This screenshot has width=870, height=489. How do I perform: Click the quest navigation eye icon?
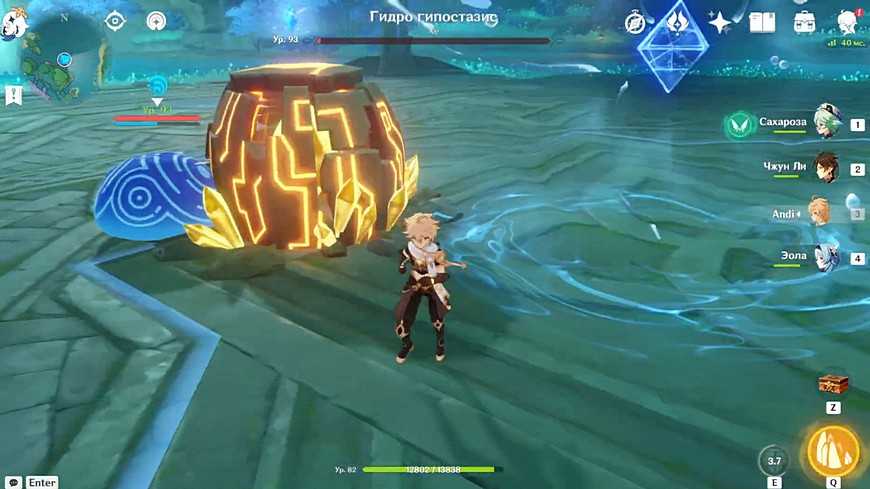pos(115,21)
